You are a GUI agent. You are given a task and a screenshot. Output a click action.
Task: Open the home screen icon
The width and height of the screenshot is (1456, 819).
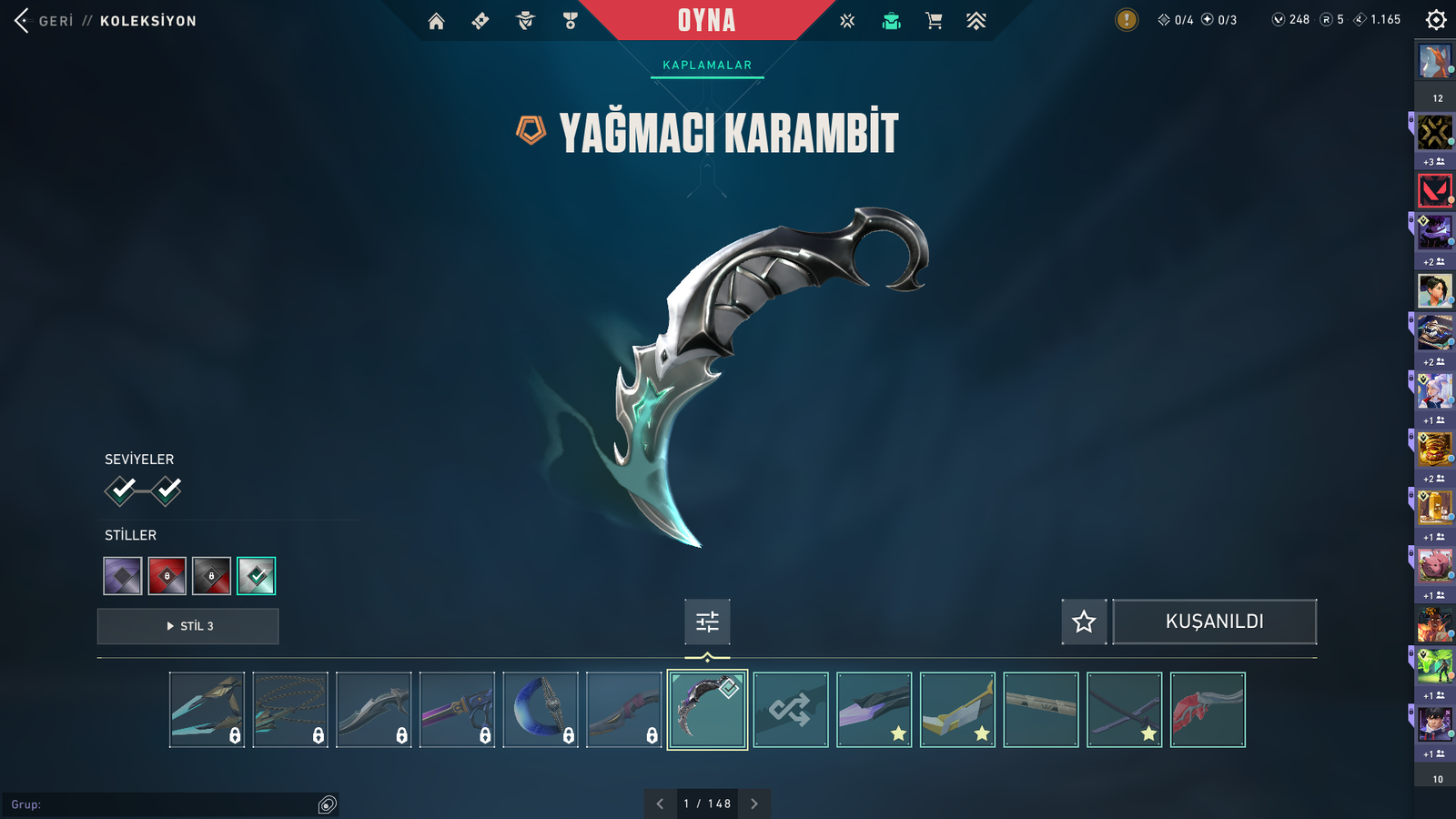pos(437,21)
